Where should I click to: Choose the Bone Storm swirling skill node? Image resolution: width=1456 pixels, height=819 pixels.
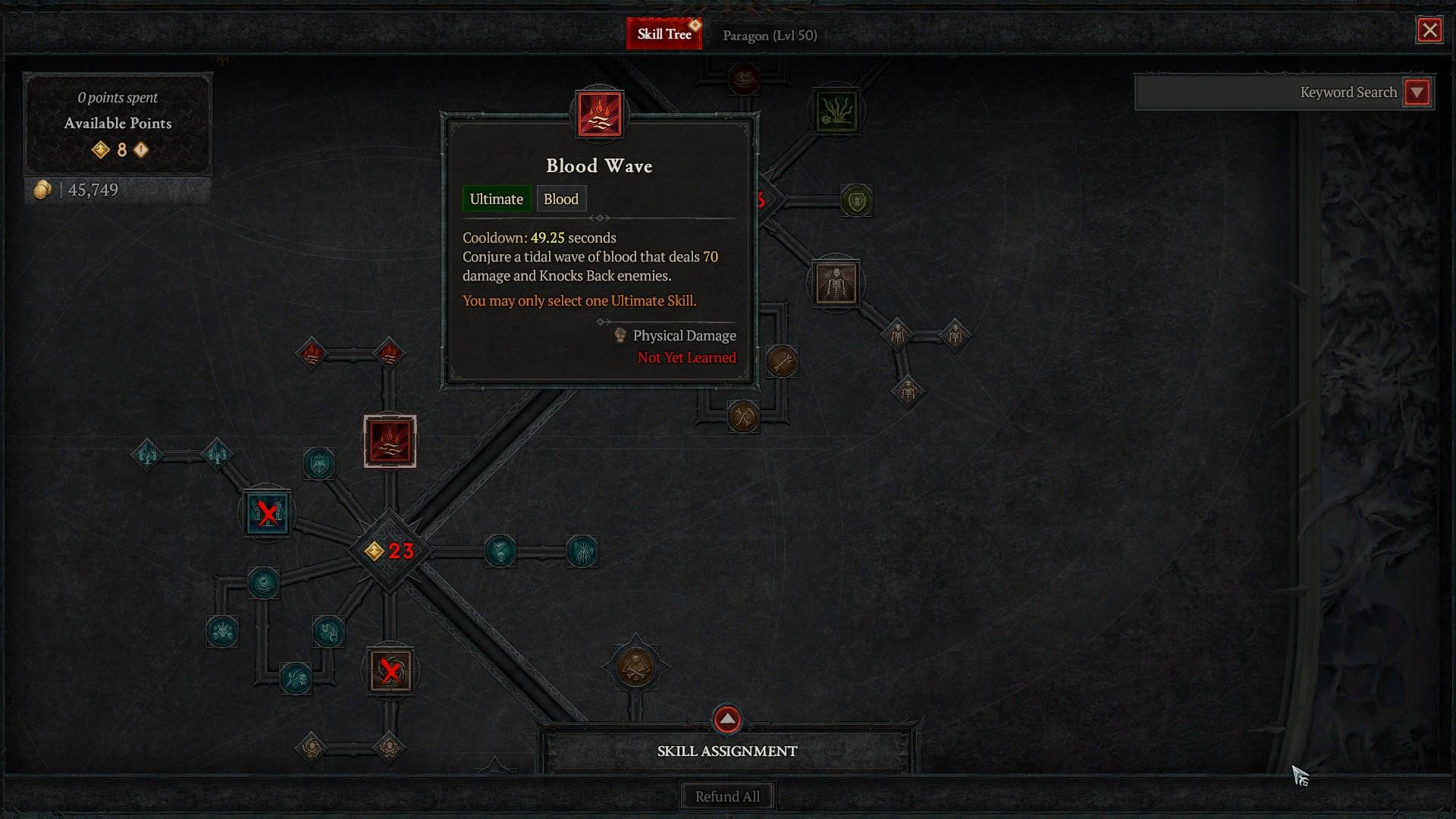(x=391, y=670)
